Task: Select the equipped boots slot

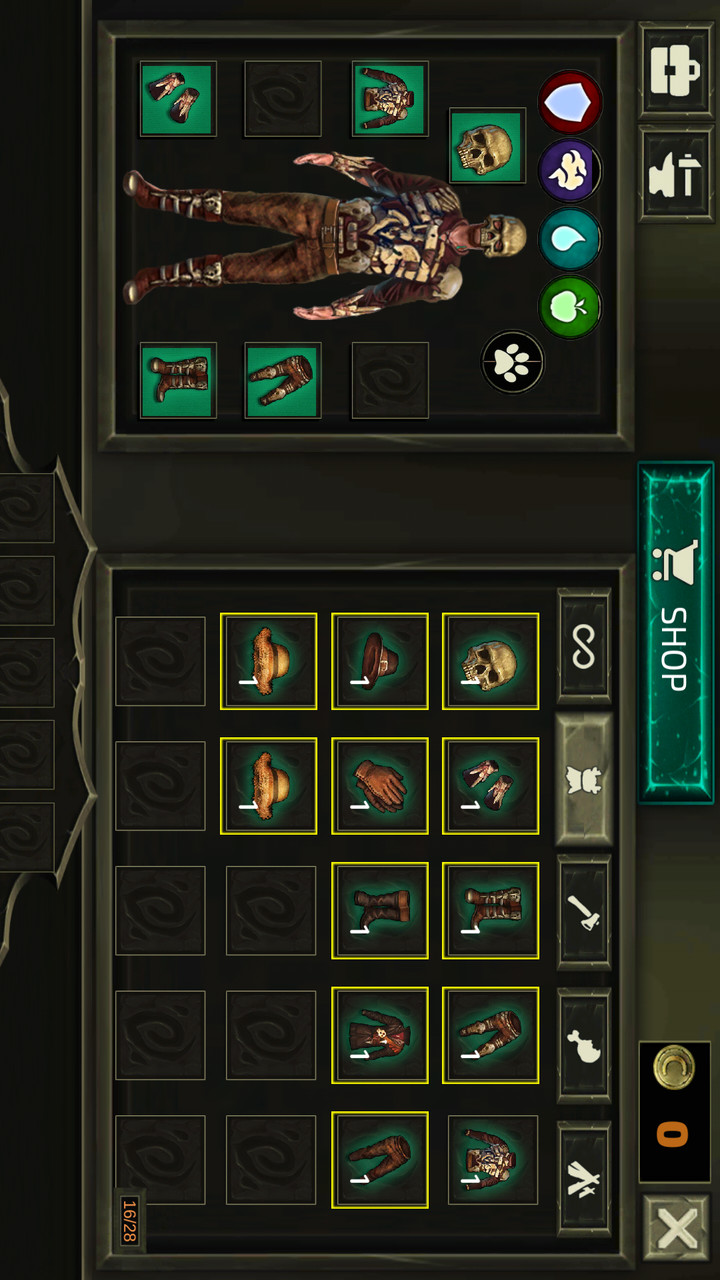Action: coord(178,380)
